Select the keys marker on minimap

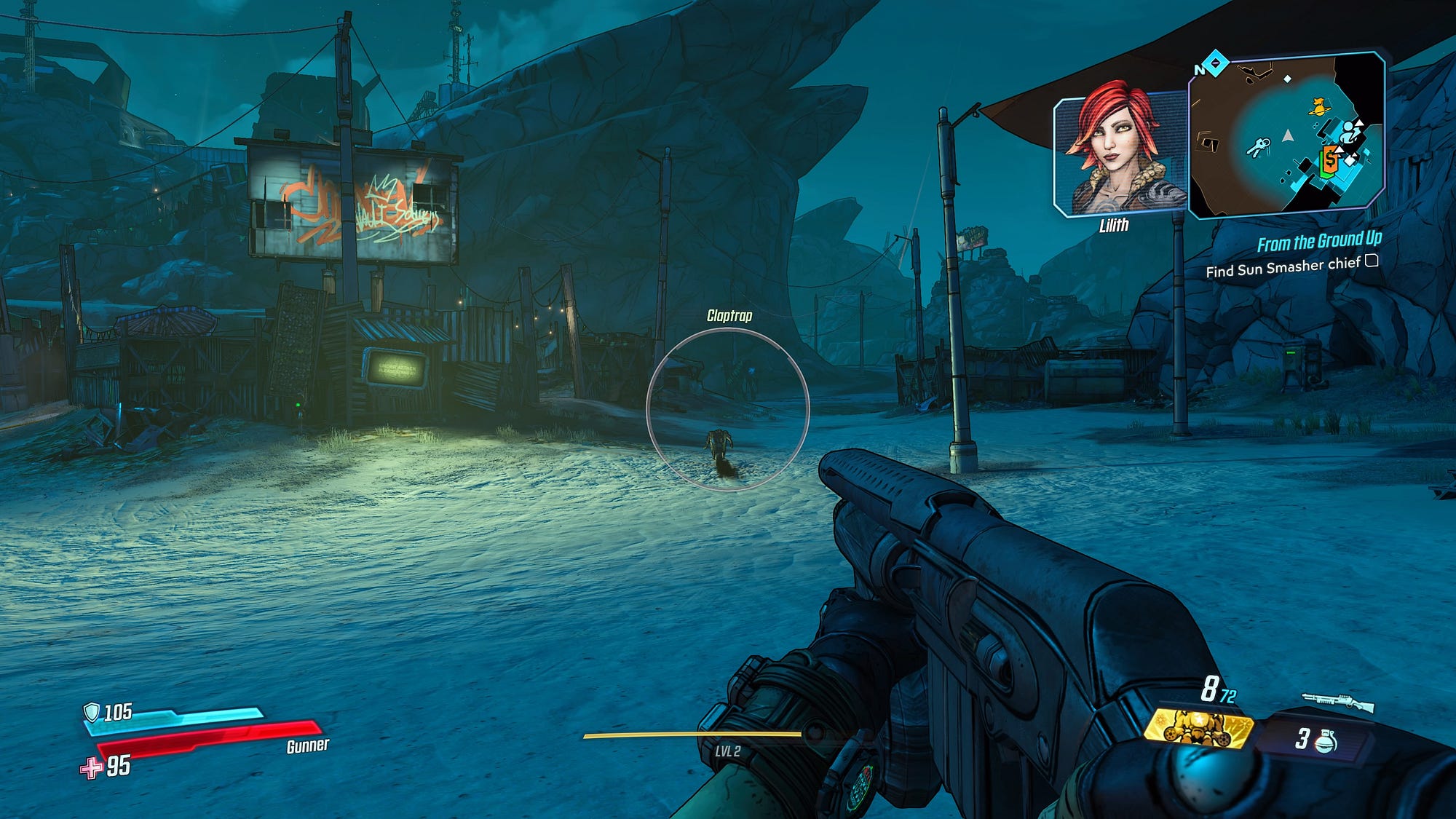1257,148
